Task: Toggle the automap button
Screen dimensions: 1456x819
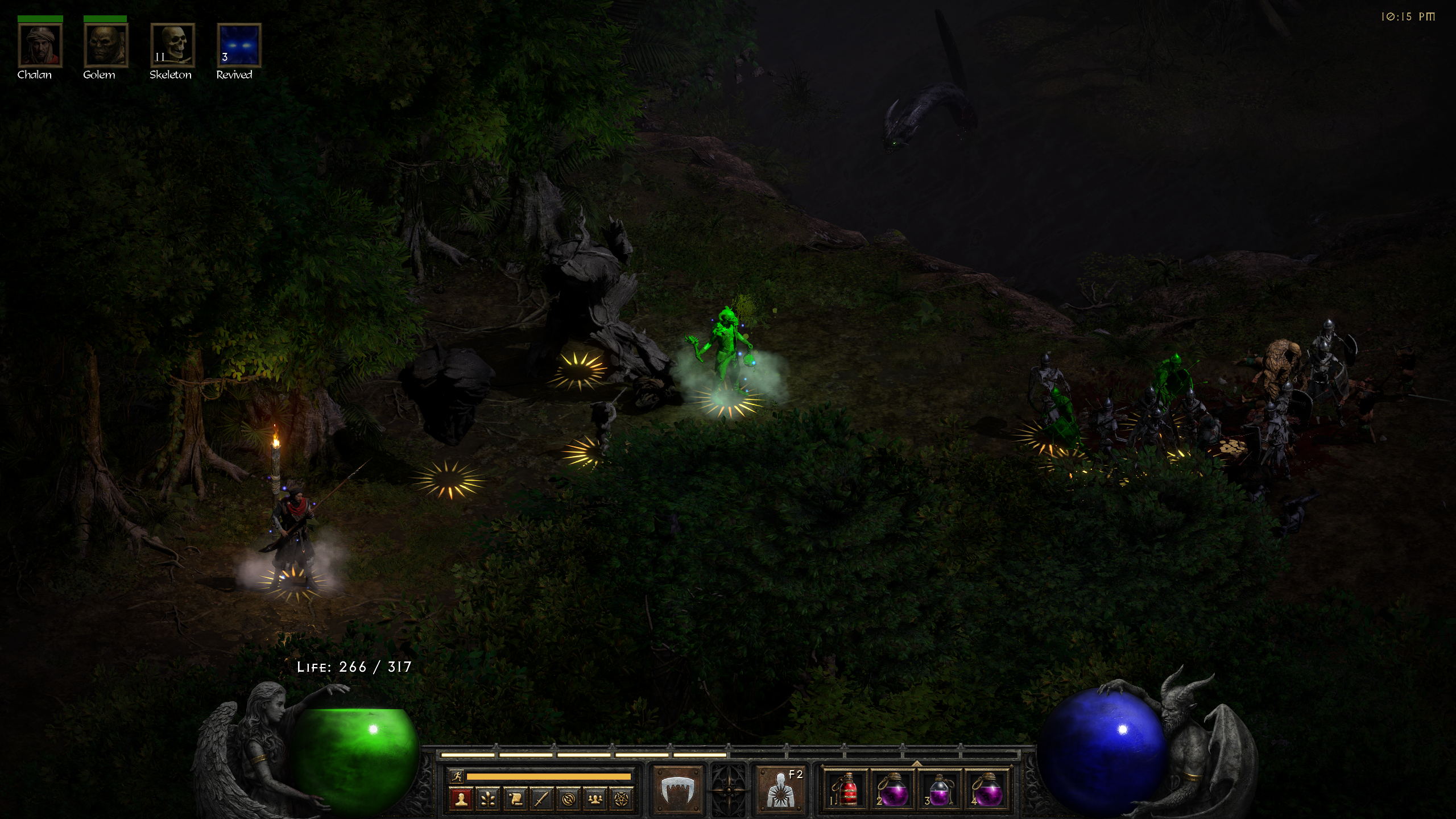Action: click(568, 799)
